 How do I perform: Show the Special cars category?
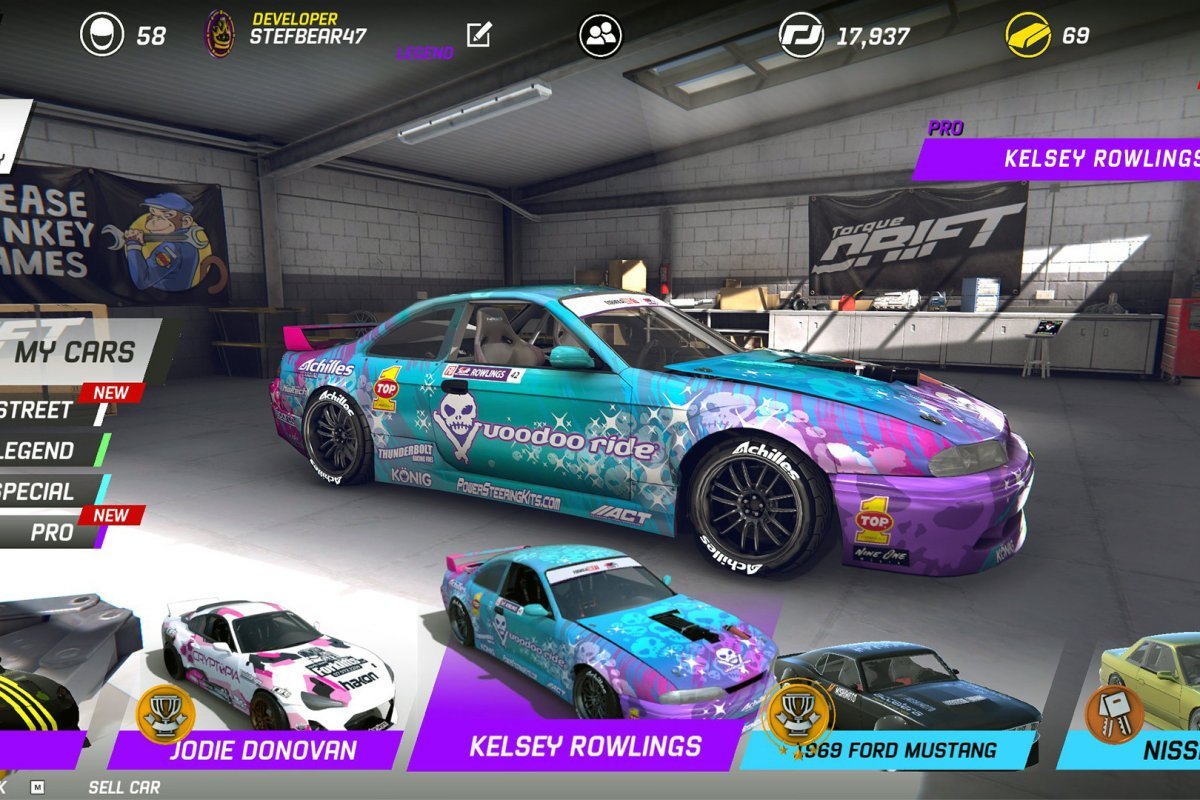click(40, 491)
